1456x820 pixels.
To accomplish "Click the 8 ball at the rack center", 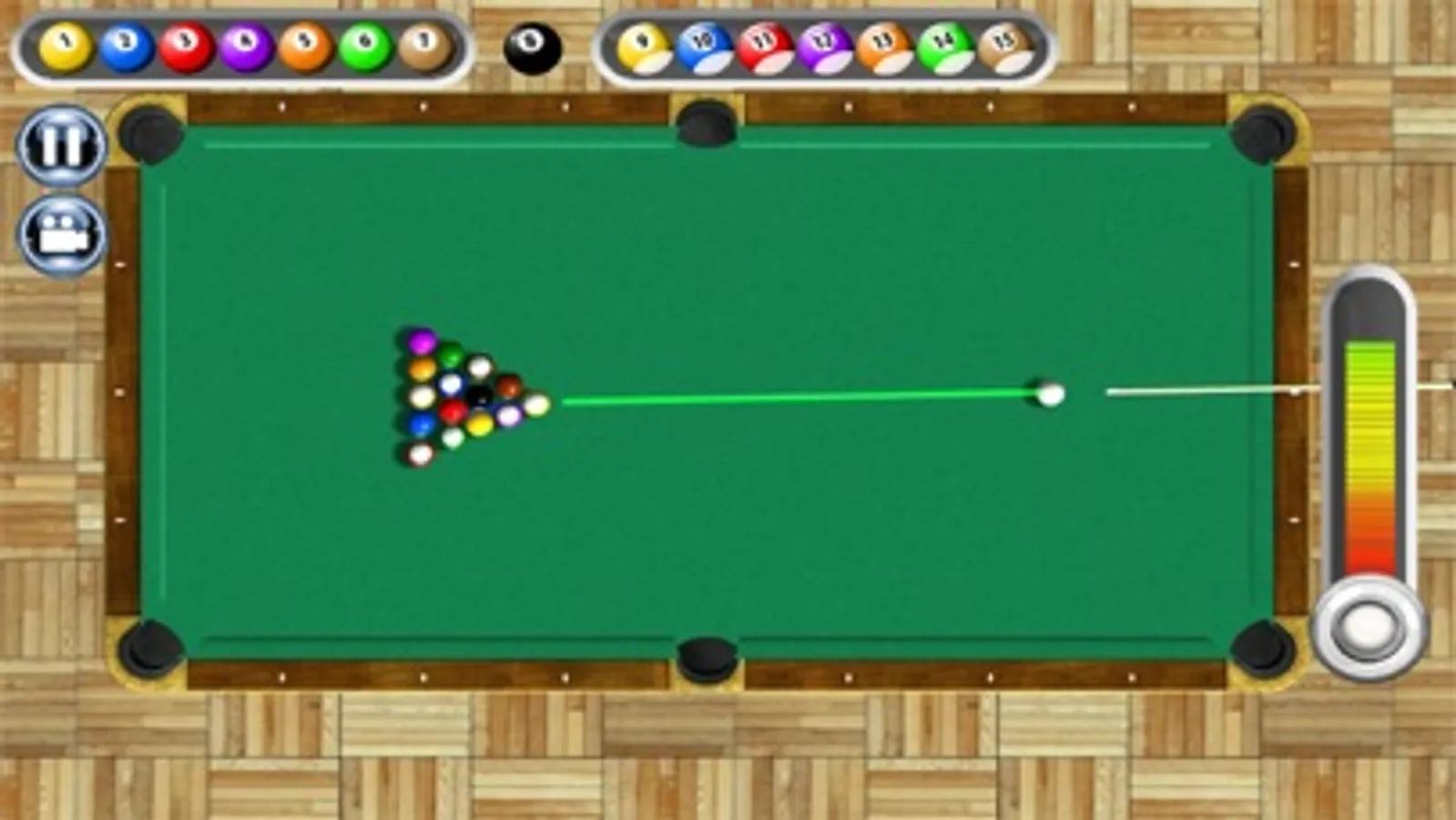I will point(478,395).
